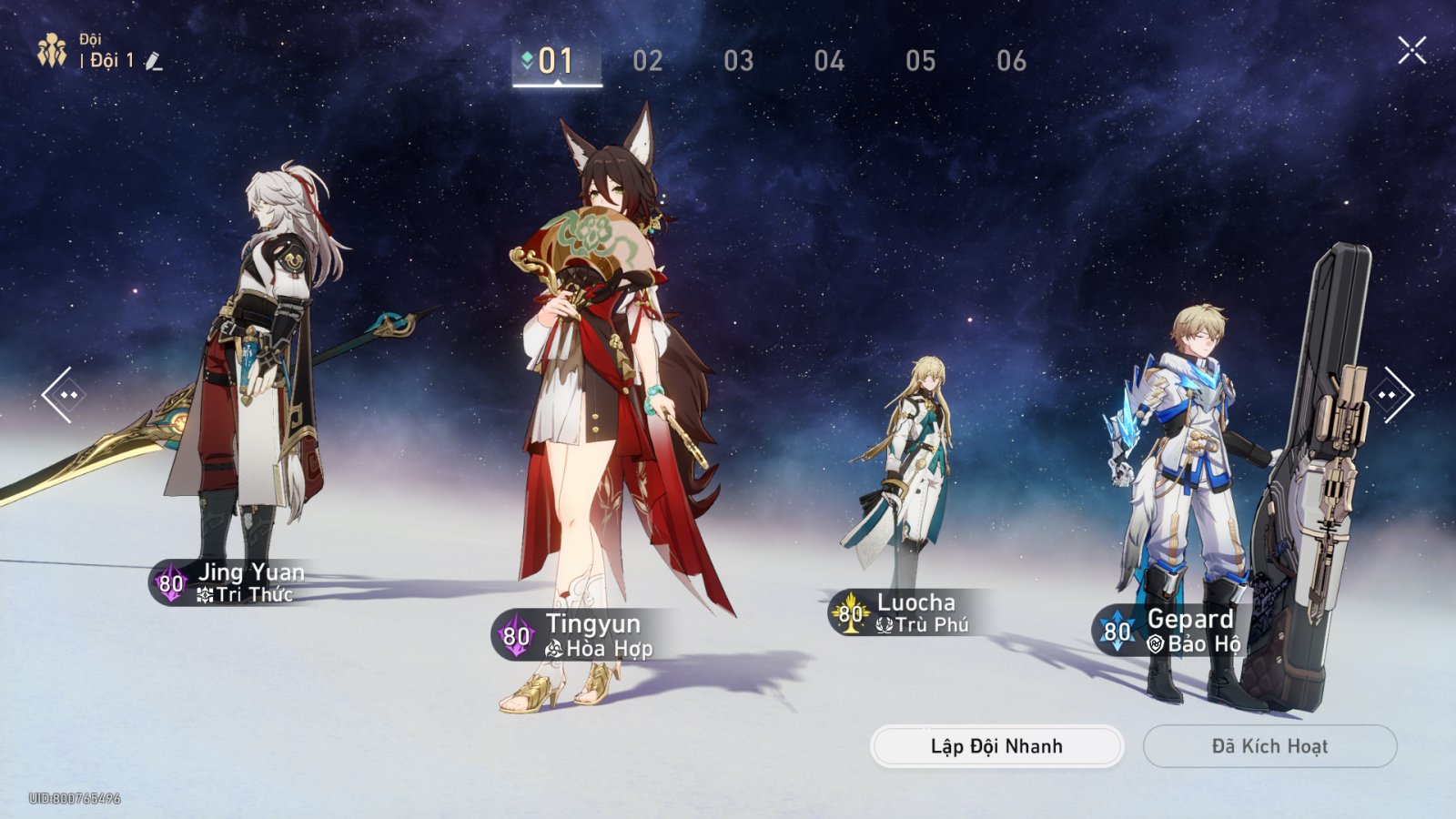Screen dimensions: 1456x819
Task: Select the active team tab 01
Action: [556, 61]
